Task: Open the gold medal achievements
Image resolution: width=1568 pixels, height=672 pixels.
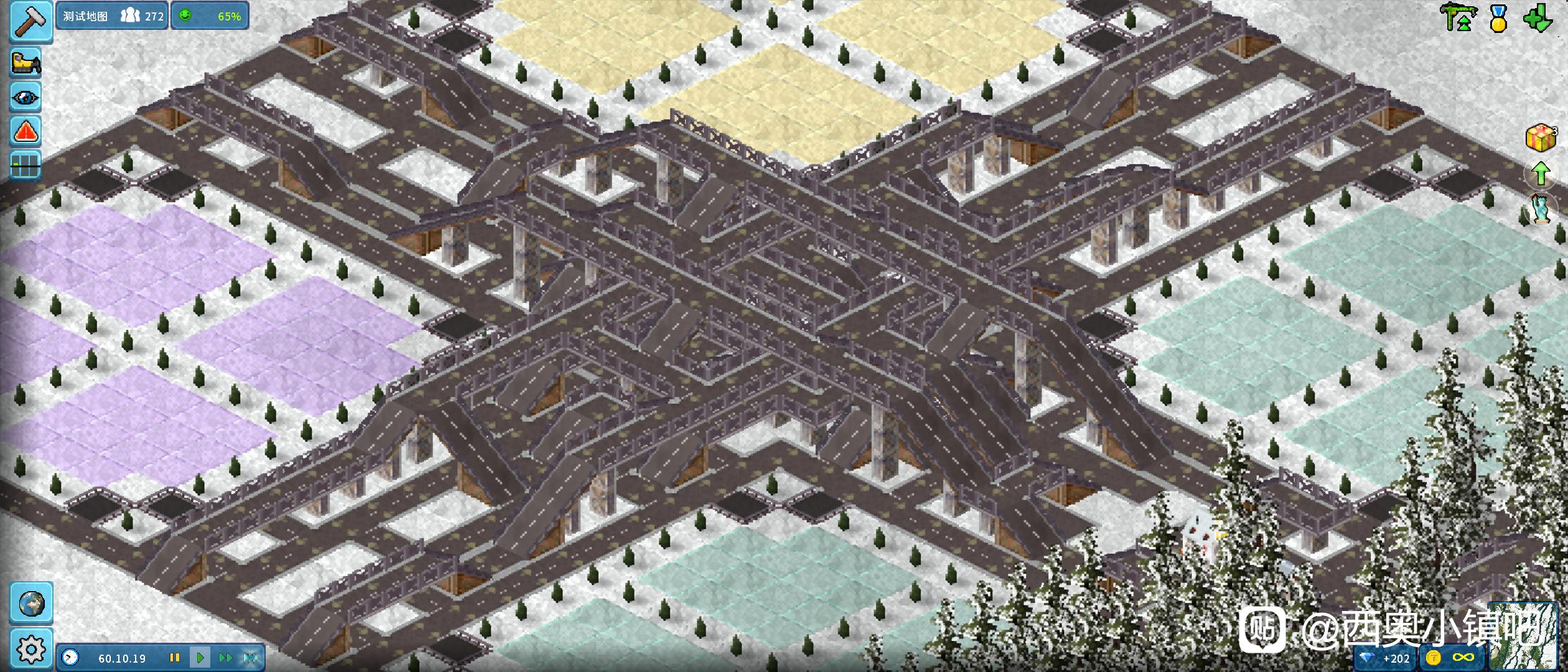Action: pos(1498,19)
